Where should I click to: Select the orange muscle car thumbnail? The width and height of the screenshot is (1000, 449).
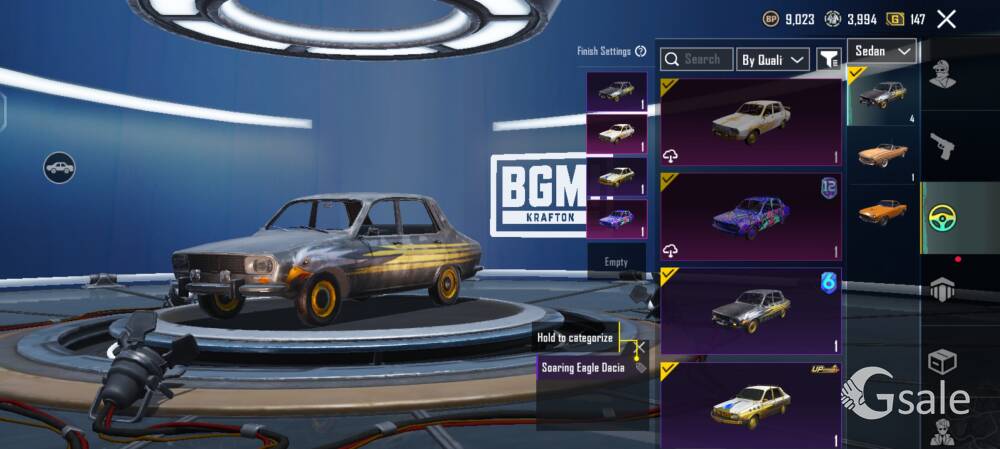coord(882,211)
